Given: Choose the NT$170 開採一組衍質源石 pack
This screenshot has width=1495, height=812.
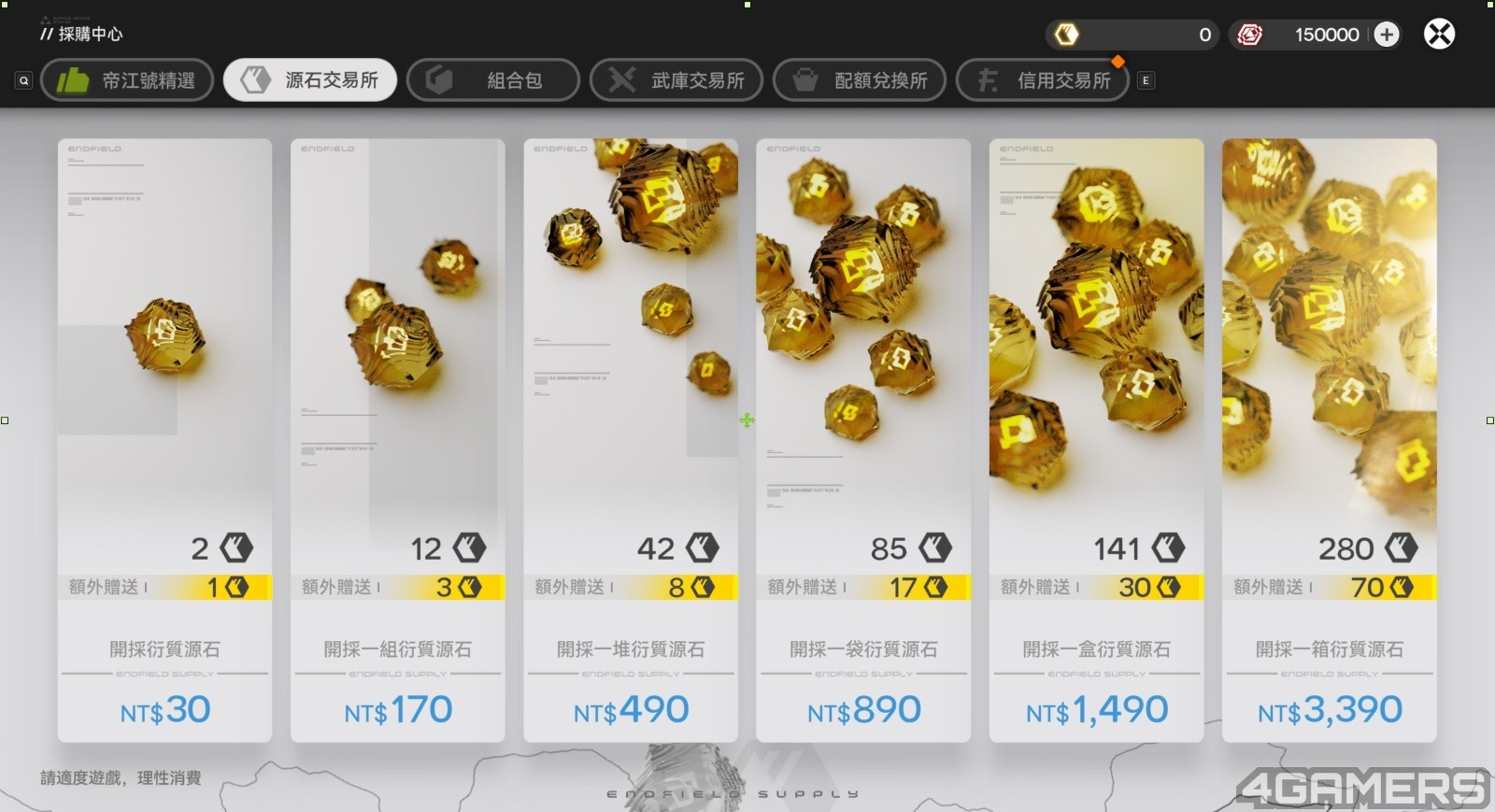Looking at the screenshot, I should tap(398, 440).
